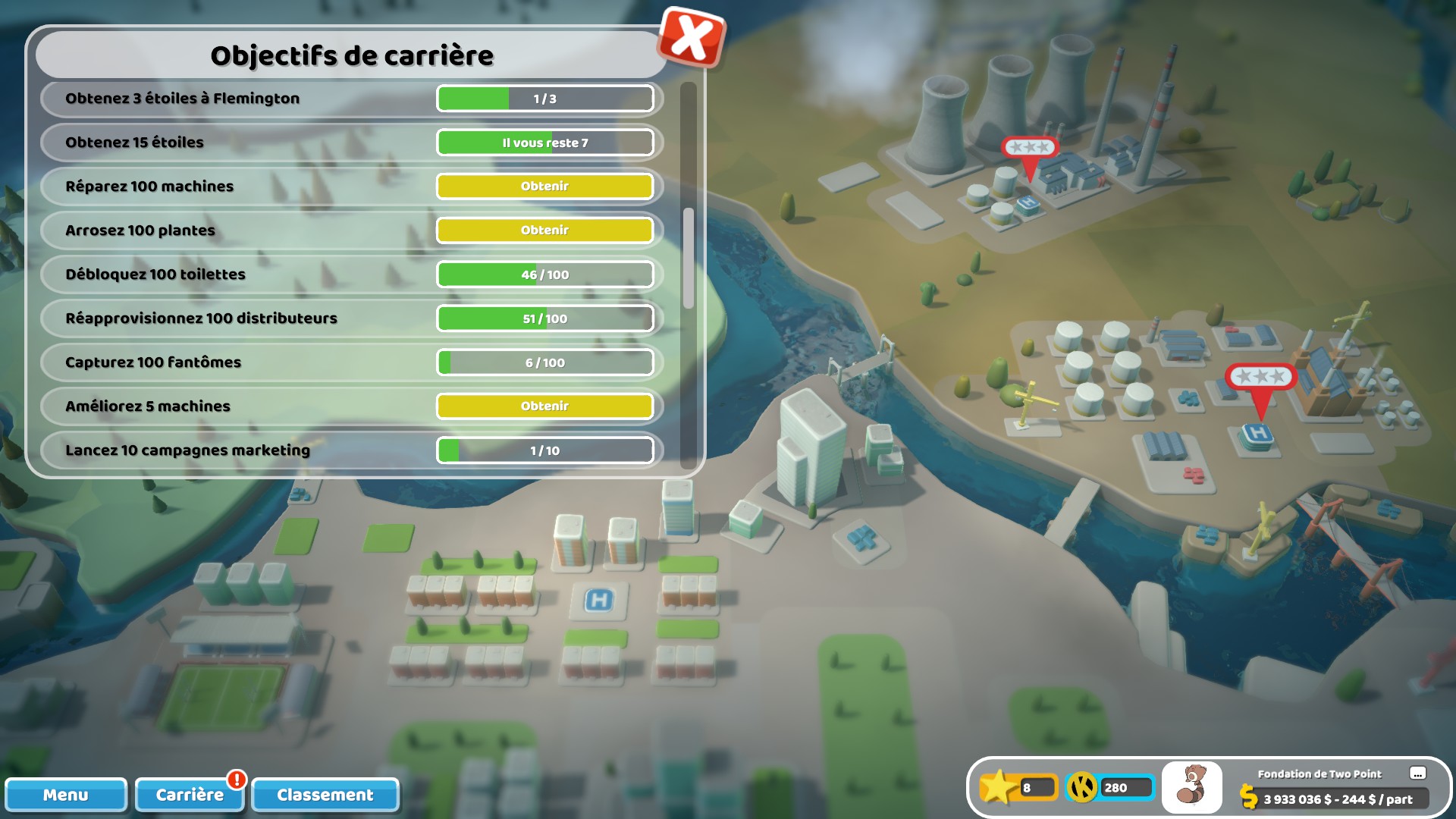Switch to the Classement tab
The width and height of the screenshot is (1456, 819).
(x=325, y=795)
